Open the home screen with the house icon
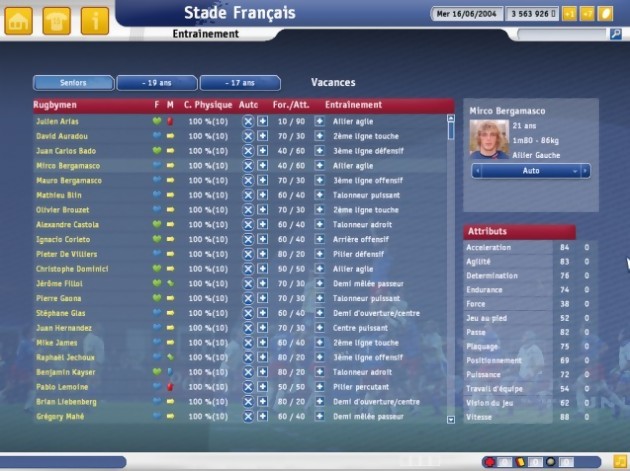Screen dimensions: 630x471 (x=19, y=18)
